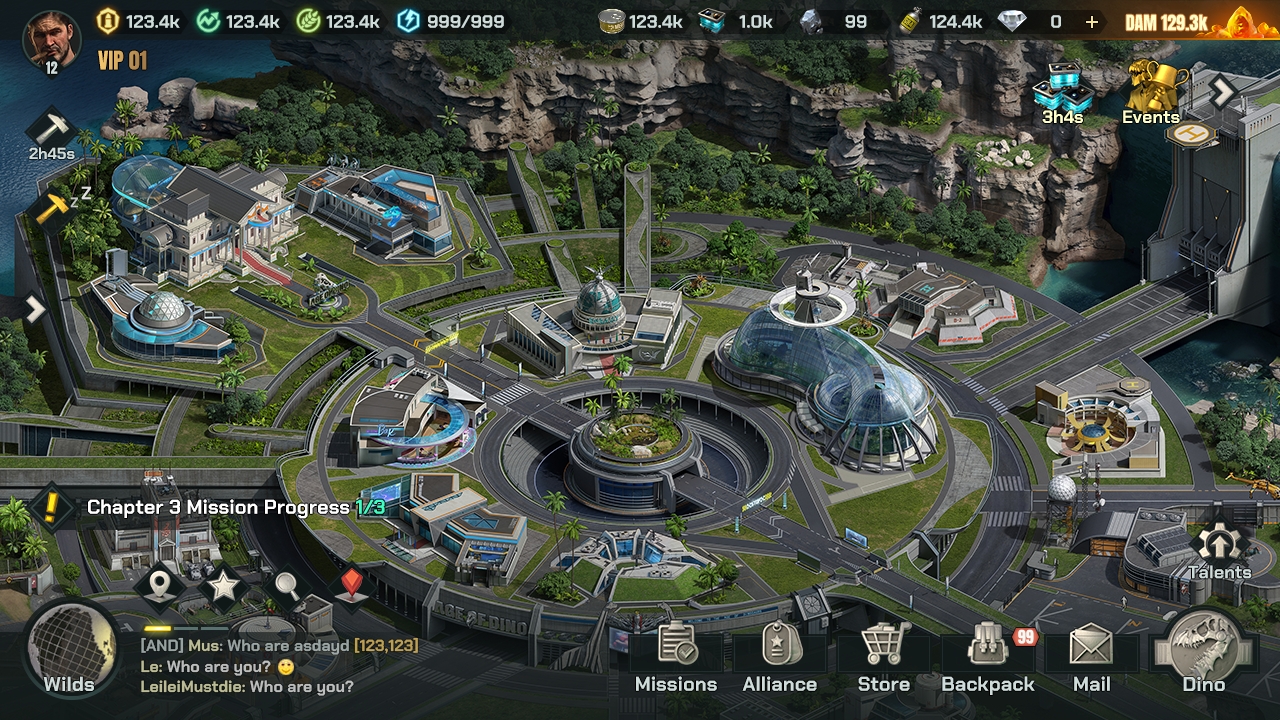1280x720 pixels.
Task: Tap the VIP 01 badge
Action: (122, 61)
